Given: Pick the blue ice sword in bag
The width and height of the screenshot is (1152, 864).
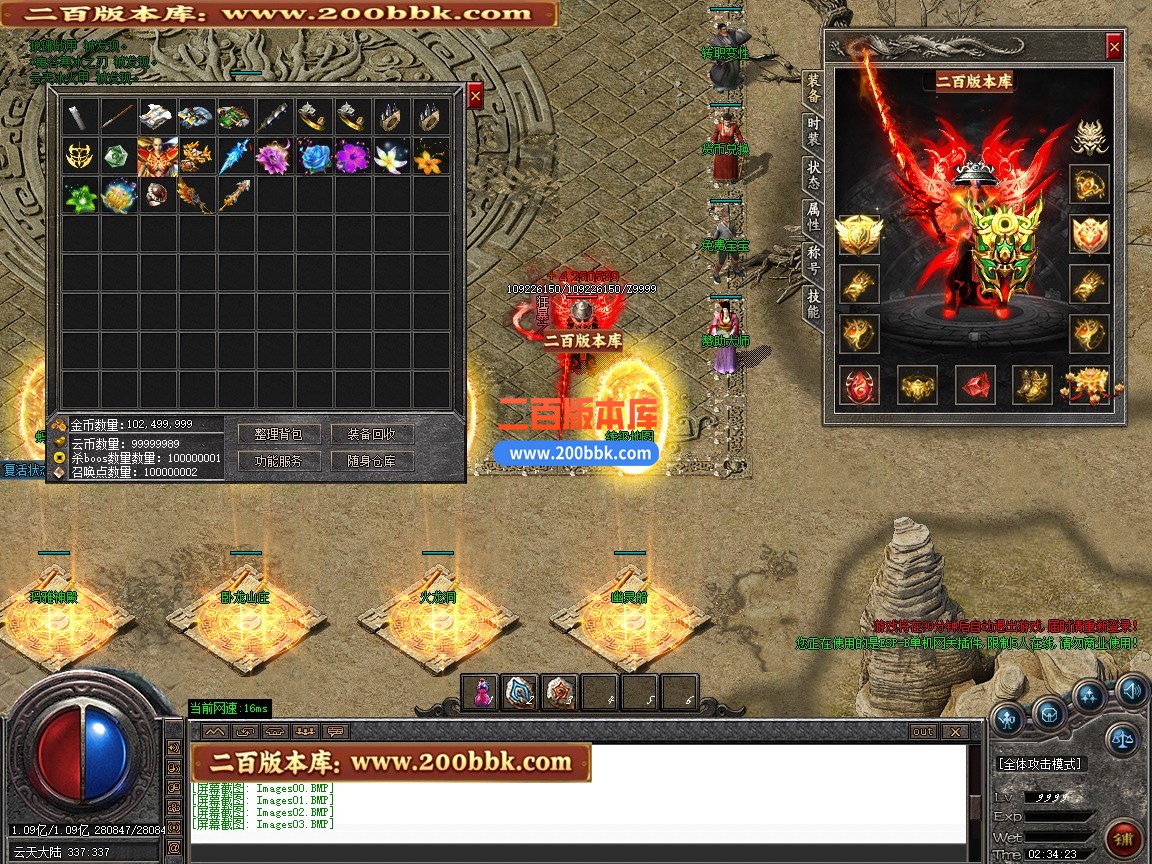Looking at the screenshot, I should point(235,157).
